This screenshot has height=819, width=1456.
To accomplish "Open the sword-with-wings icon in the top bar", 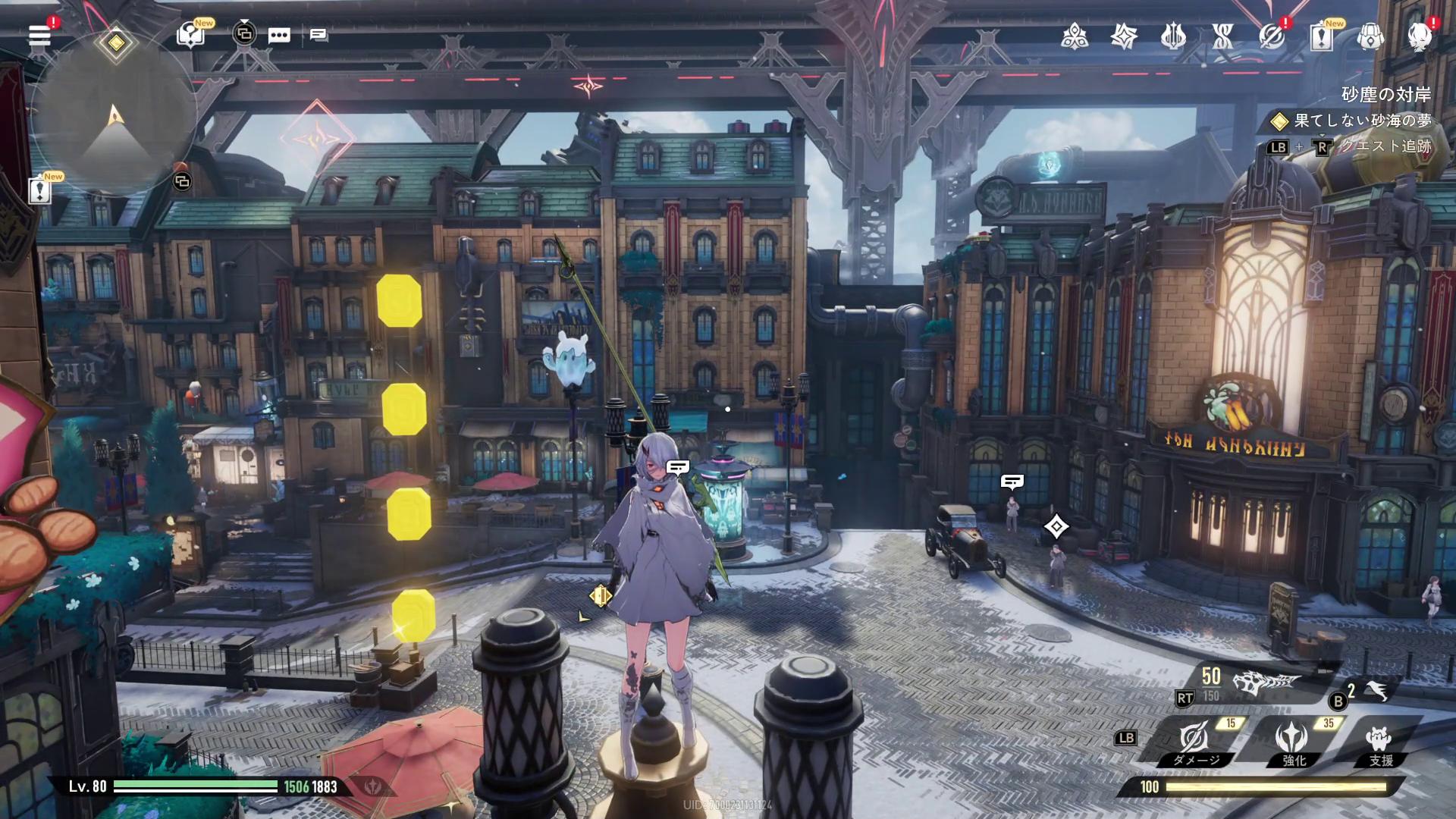I will click(x=1173, y=36).
